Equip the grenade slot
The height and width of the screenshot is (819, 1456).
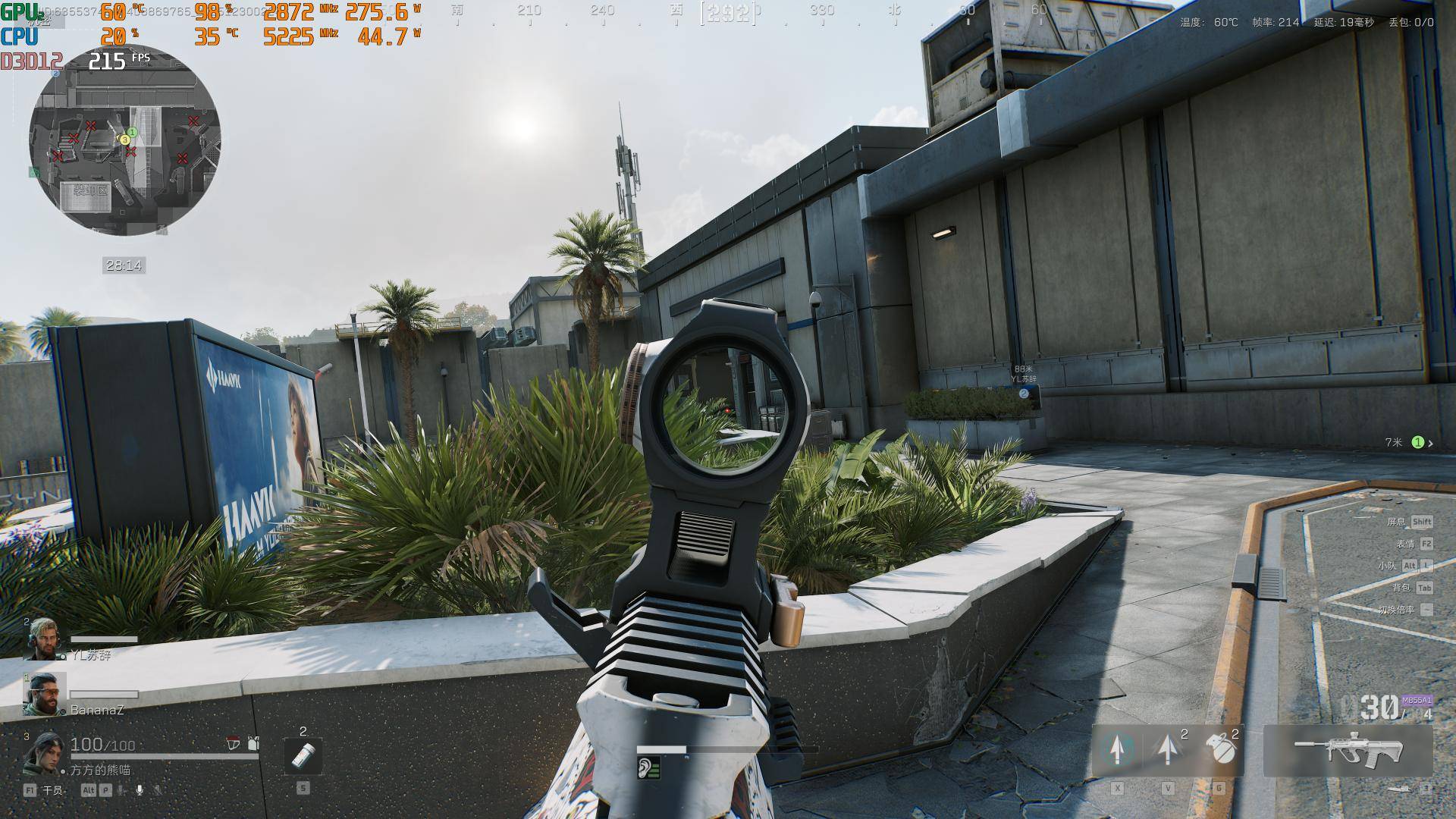click(x=1220, y=749)
